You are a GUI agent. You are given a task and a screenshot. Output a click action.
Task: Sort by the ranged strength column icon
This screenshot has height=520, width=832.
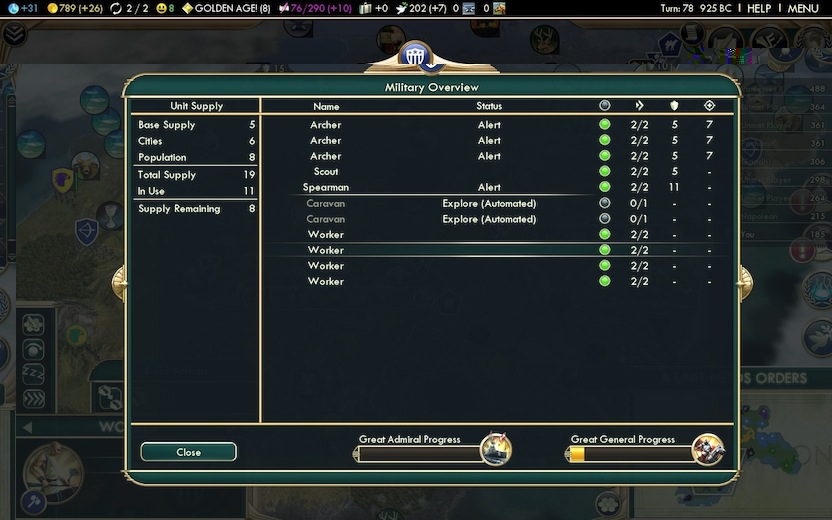tap(709, 106)
